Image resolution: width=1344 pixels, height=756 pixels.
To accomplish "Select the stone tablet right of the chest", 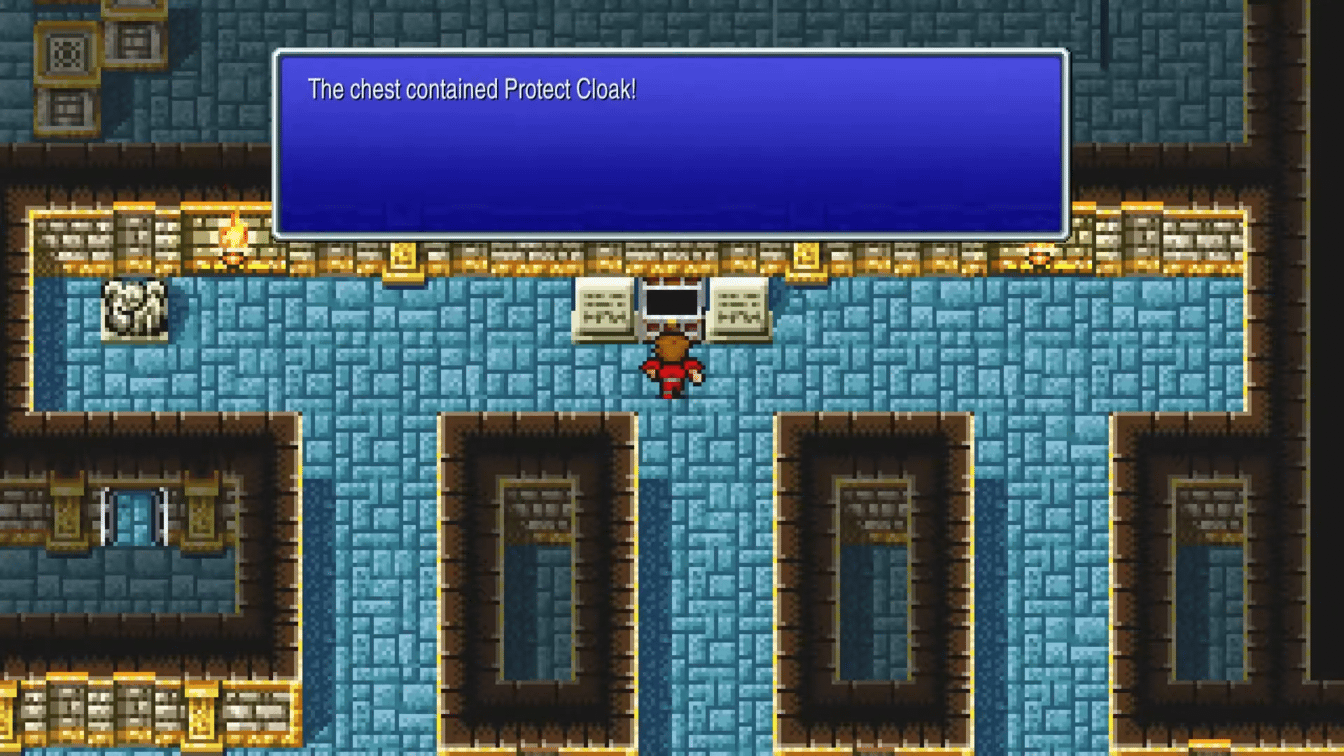I will click(738, 305).
